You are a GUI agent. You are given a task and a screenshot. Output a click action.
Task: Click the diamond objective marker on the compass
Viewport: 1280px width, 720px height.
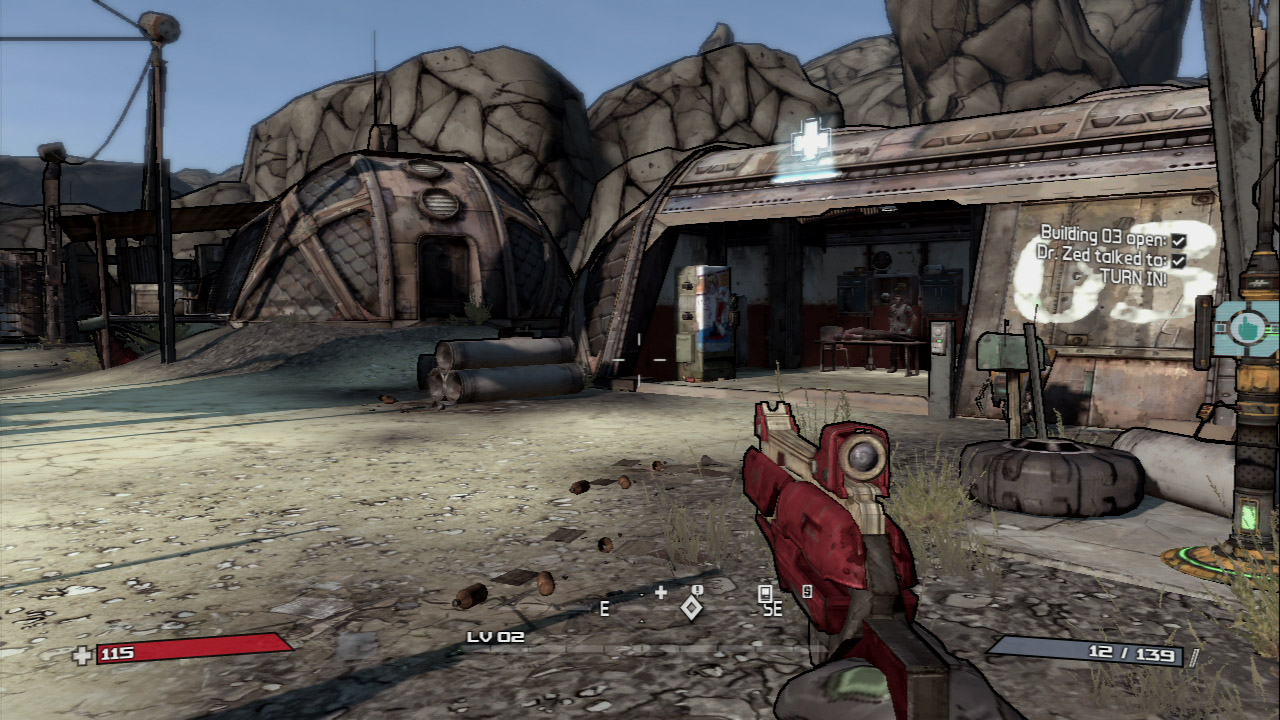692,606
